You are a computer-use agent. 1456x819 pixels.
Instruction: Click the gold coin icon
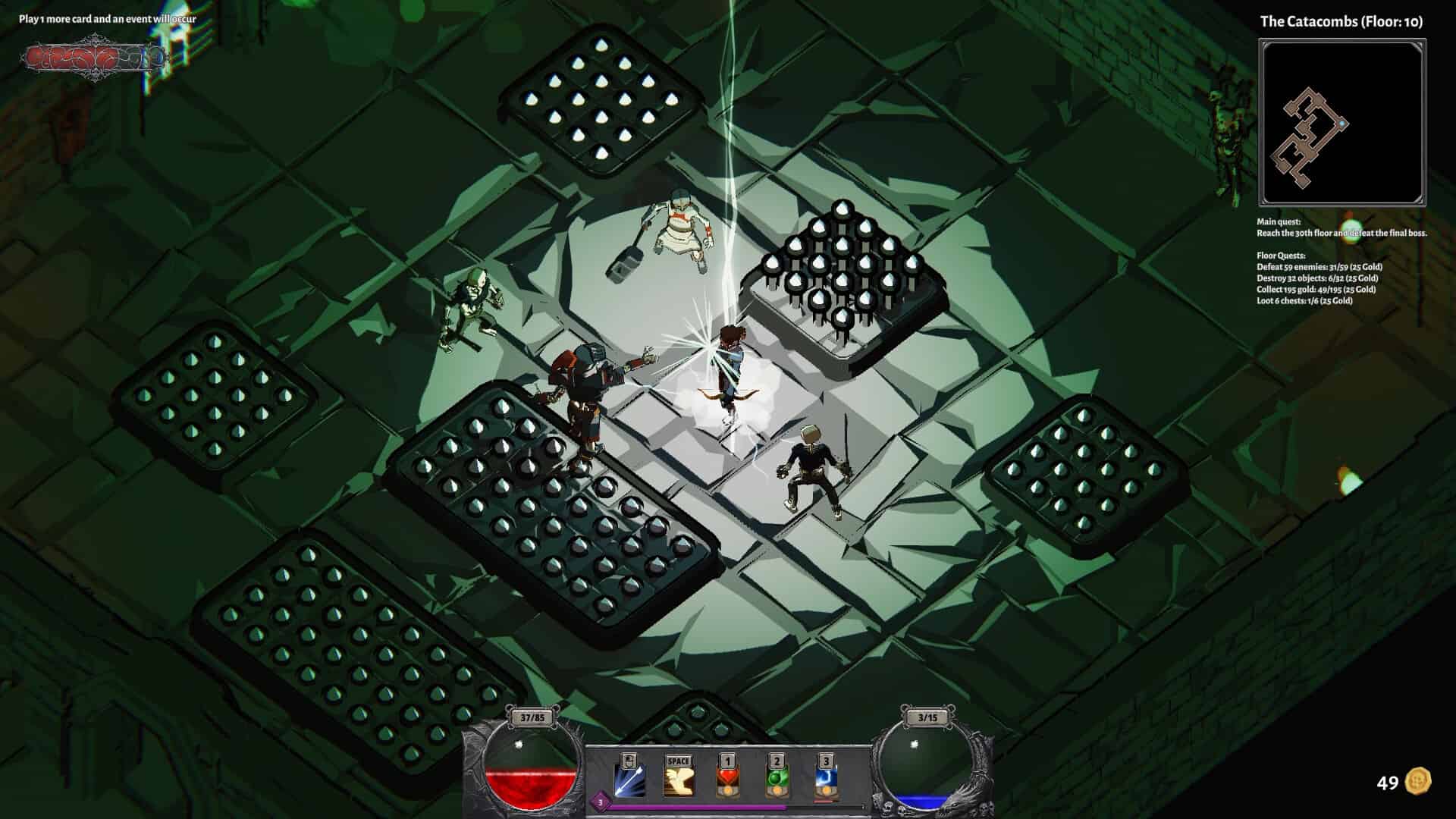(1417, 782)
